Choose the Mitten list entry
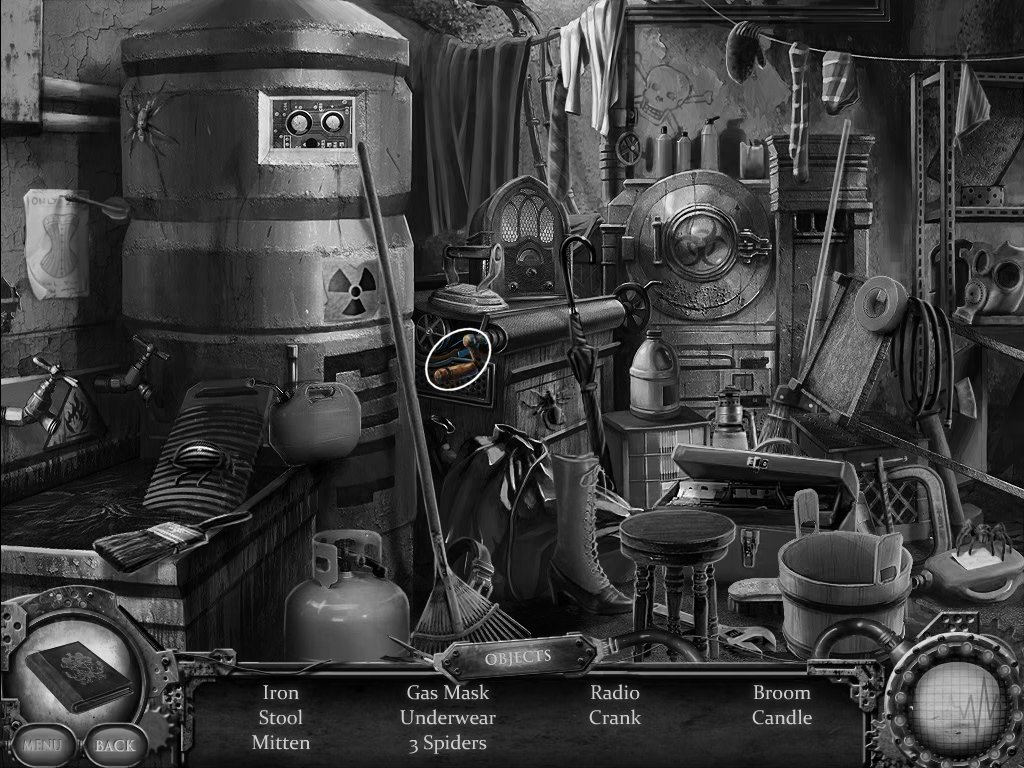Screen dimensions: 1024x768 280,743
